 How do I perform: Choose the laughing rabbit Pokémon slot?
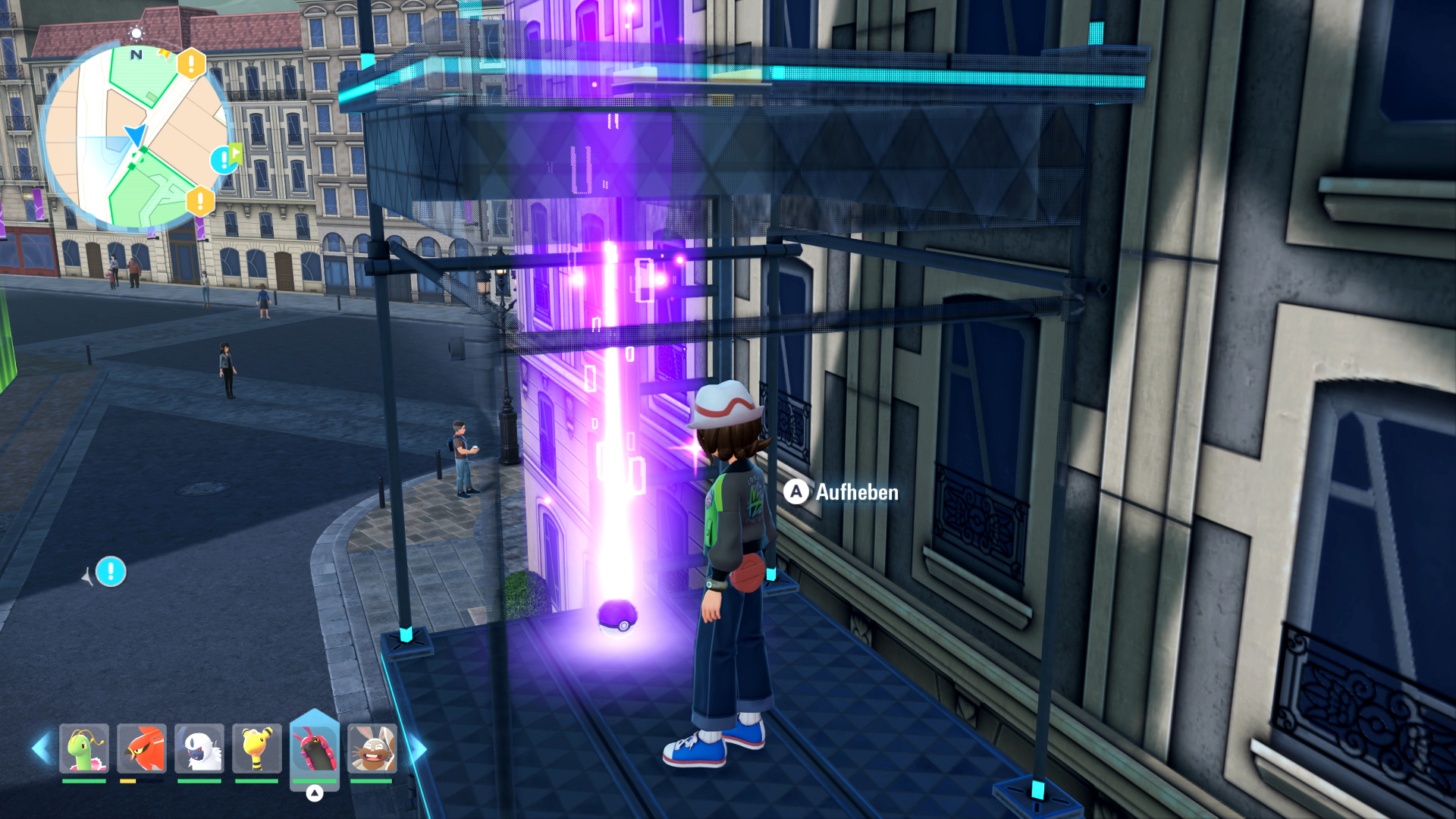372,748
